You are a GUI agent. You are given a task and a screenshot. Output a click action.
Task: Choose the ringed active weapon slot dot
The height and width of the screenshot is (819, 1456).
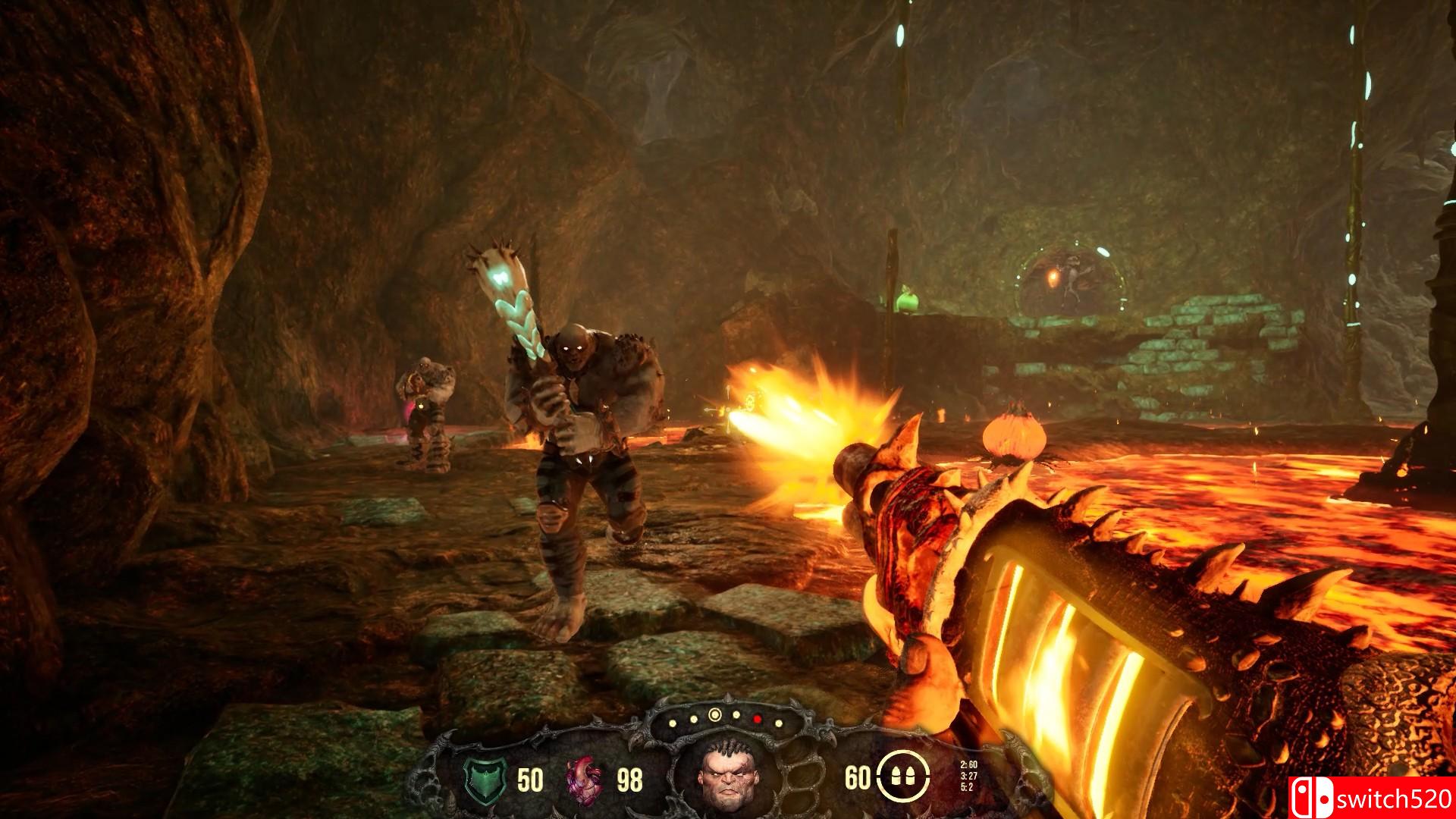pyautogui.click(x=714, y=714)
